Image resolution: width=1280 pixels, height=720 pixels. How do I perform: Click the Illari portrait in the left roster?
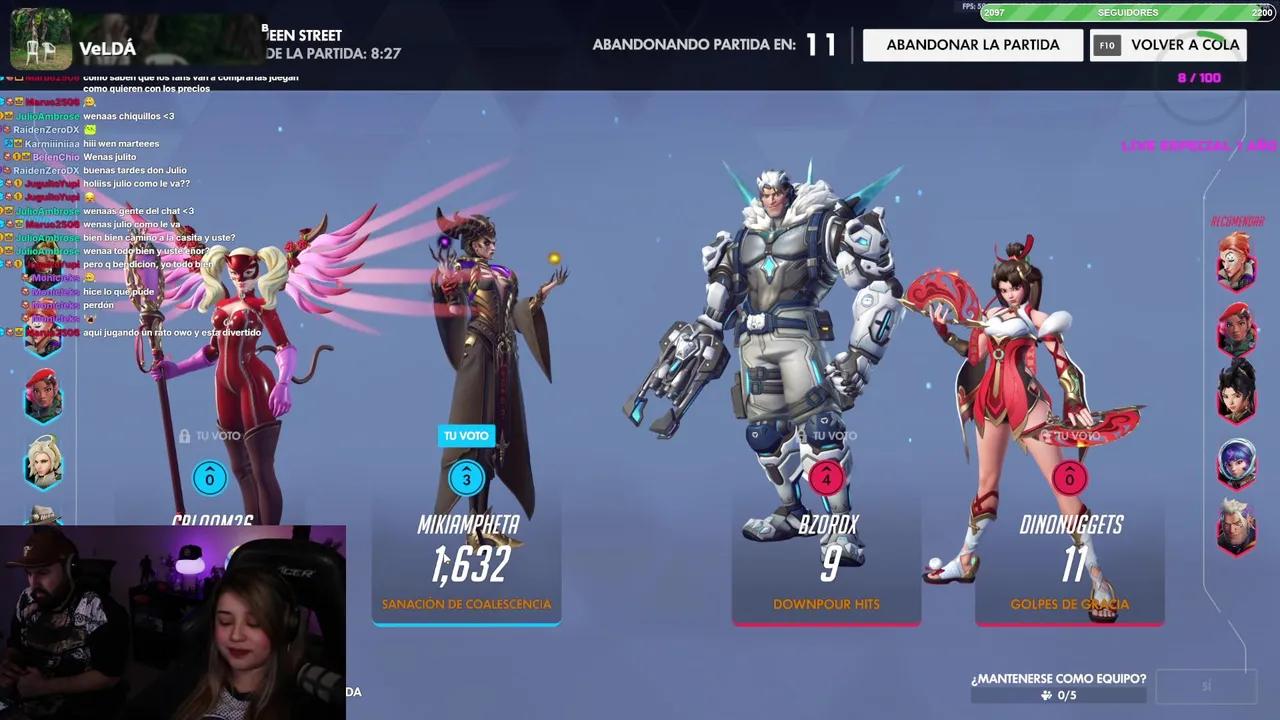(x=44, y=395)
